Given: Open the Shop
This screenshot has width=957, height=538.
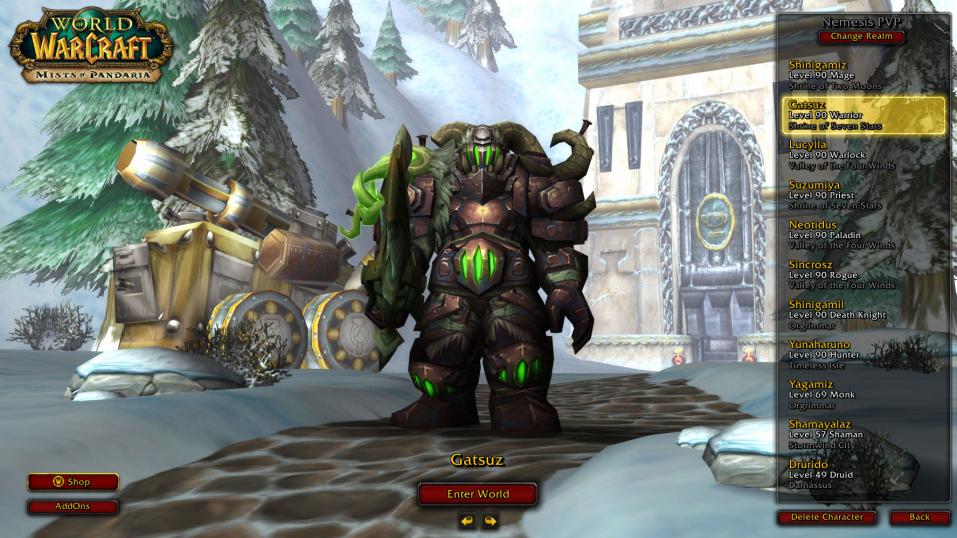Looking at the screenshot, I should 73,482.
